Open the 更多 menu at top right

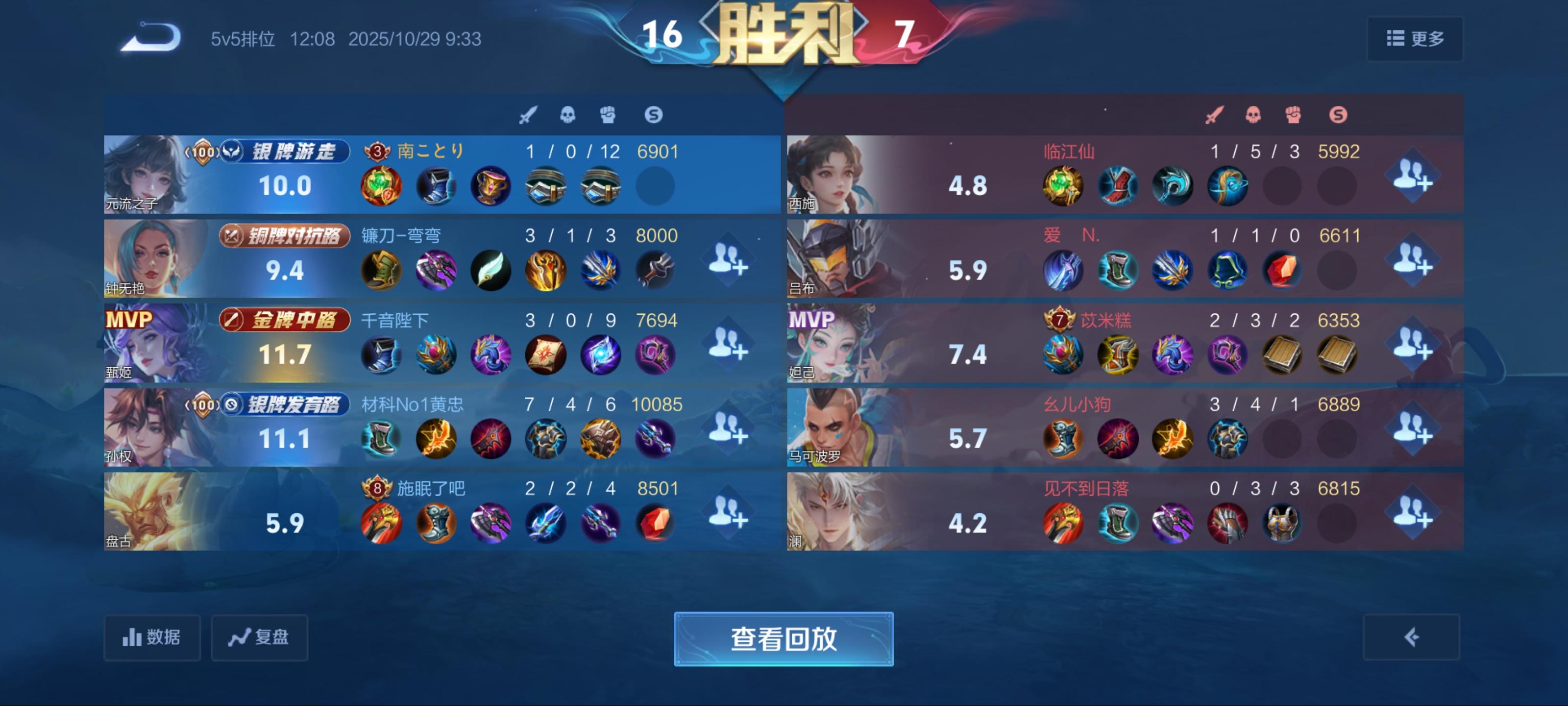pos(1415,38)
